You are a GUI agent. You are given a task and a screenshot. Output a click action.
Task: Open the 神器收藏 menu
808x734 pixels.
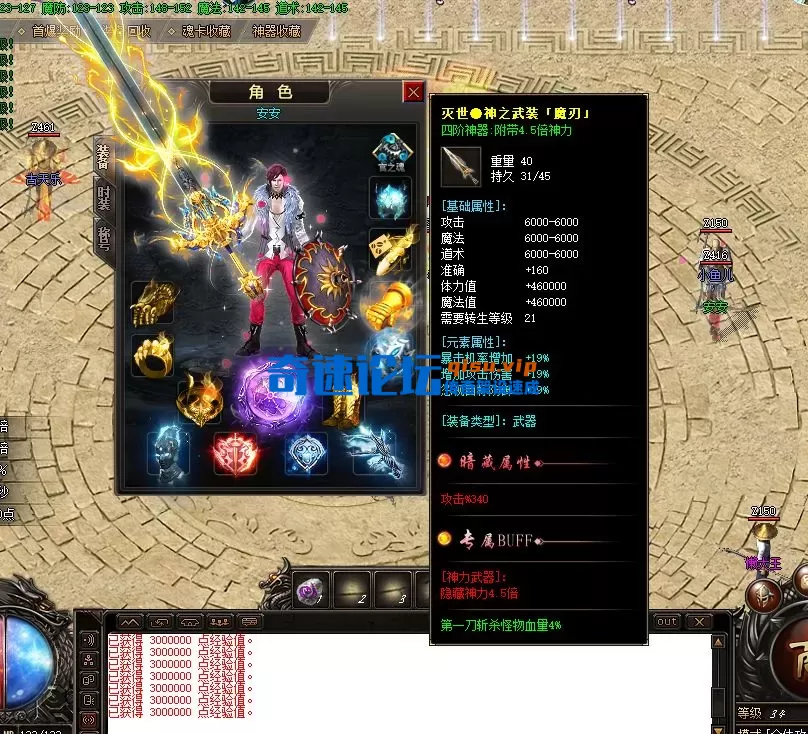pyautogui.click(x=276, y=31)
